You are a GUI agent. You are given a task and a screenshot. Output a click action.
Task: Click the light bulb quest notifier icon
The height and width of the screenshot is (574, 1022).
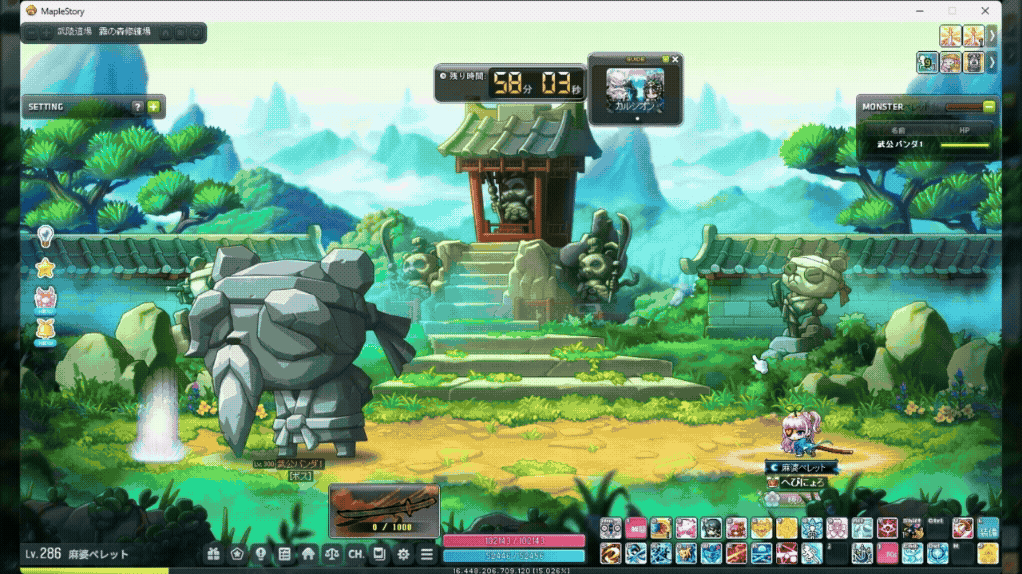tap(45, 236)
